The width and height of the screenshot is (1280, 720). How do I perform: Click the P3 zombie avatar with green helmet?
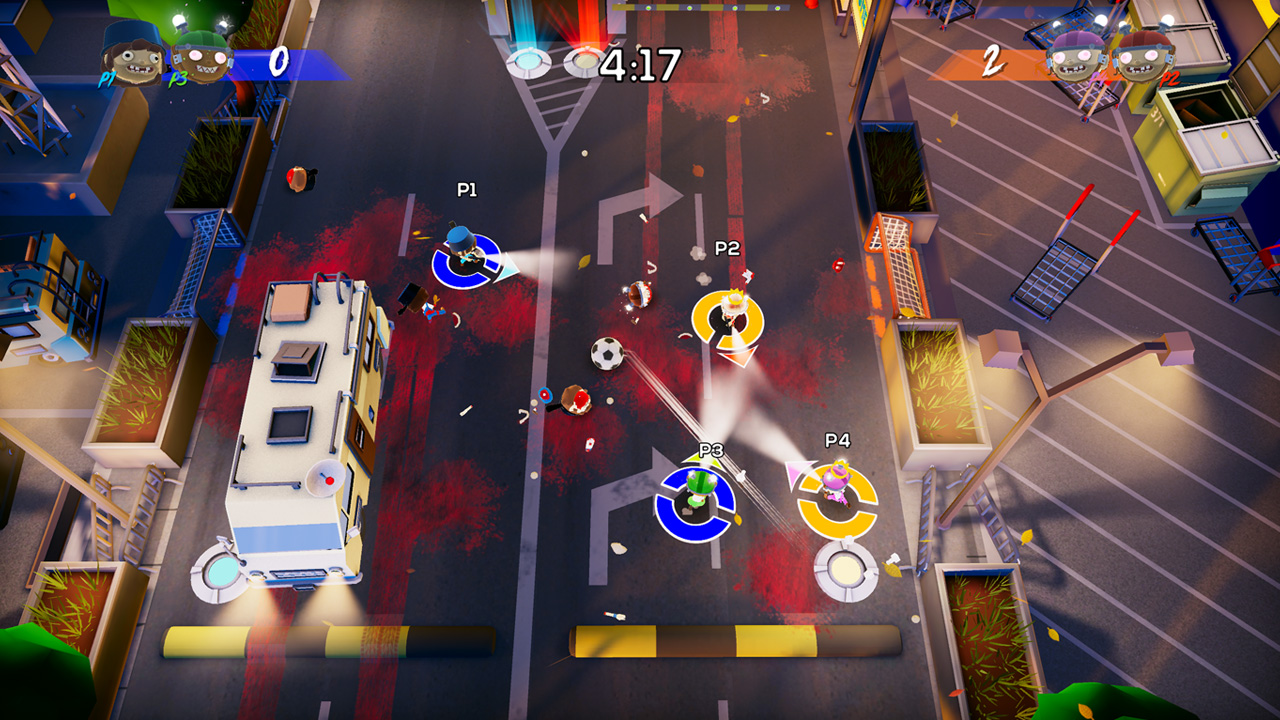(200, 55)
